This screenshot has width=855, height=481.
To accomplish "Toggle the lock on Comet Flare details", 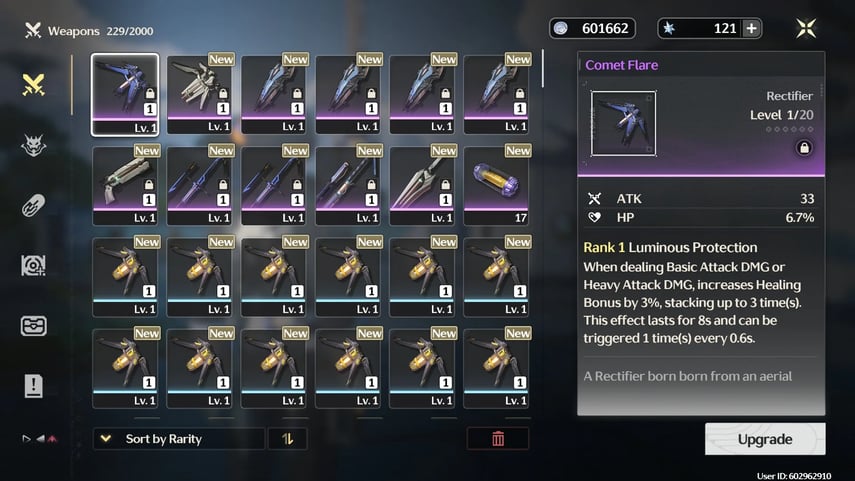I will pyautogui.click(x=803, y=148).
